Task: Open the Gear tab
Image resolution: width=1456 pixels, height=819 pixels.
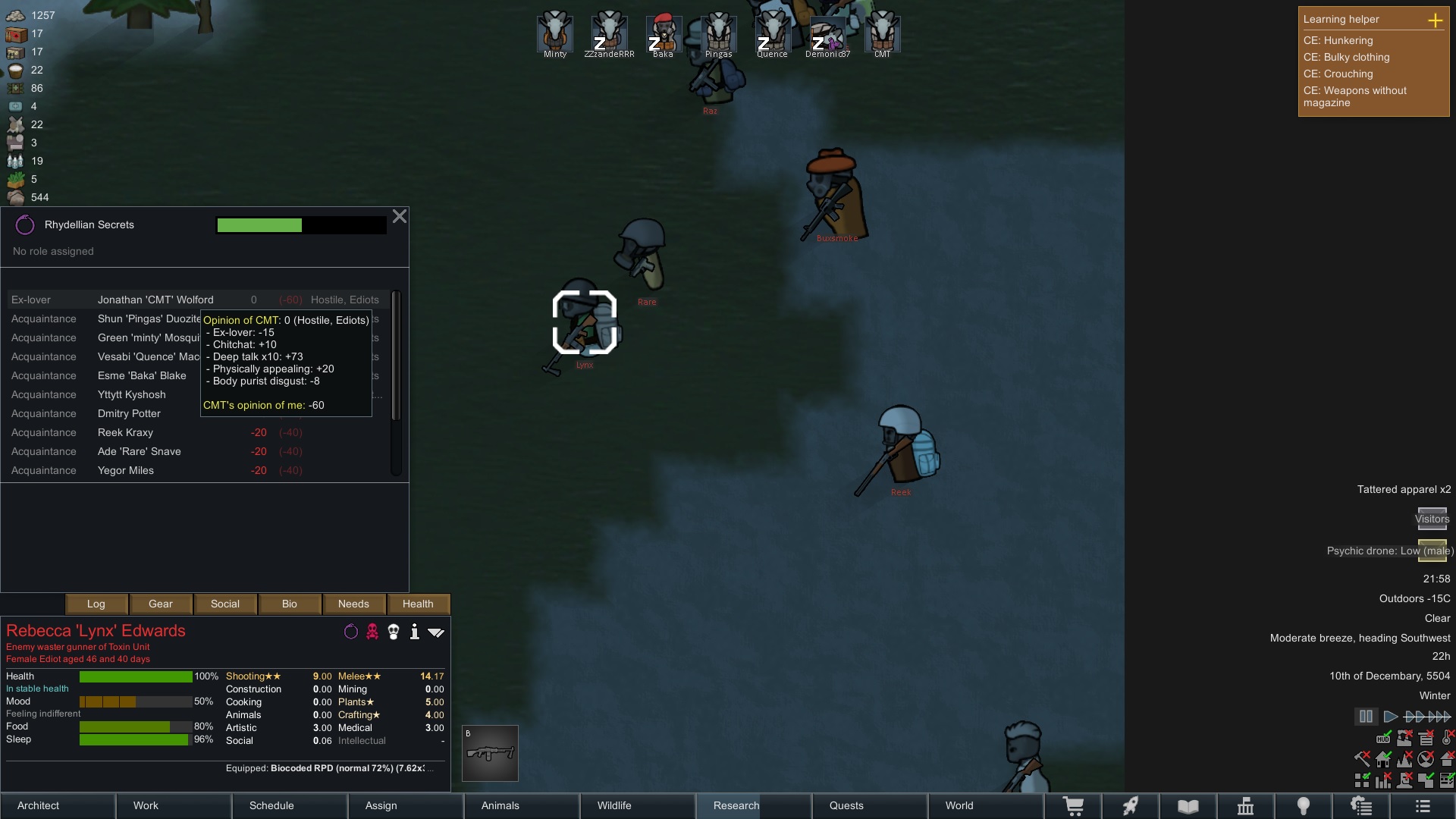Action: [x=161, y=604]
